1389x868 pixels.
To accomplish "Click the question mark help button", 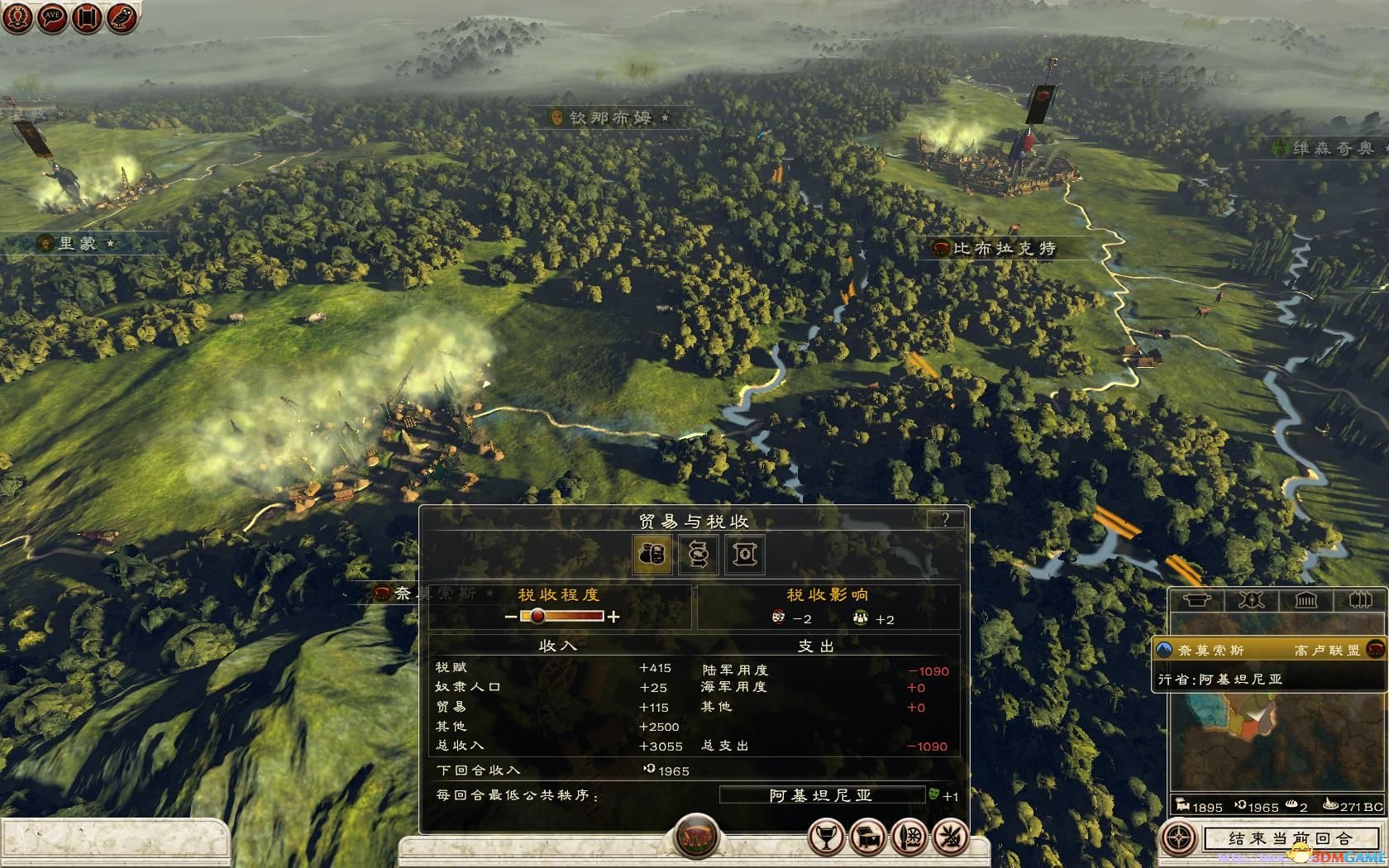I will coord(945,519).
